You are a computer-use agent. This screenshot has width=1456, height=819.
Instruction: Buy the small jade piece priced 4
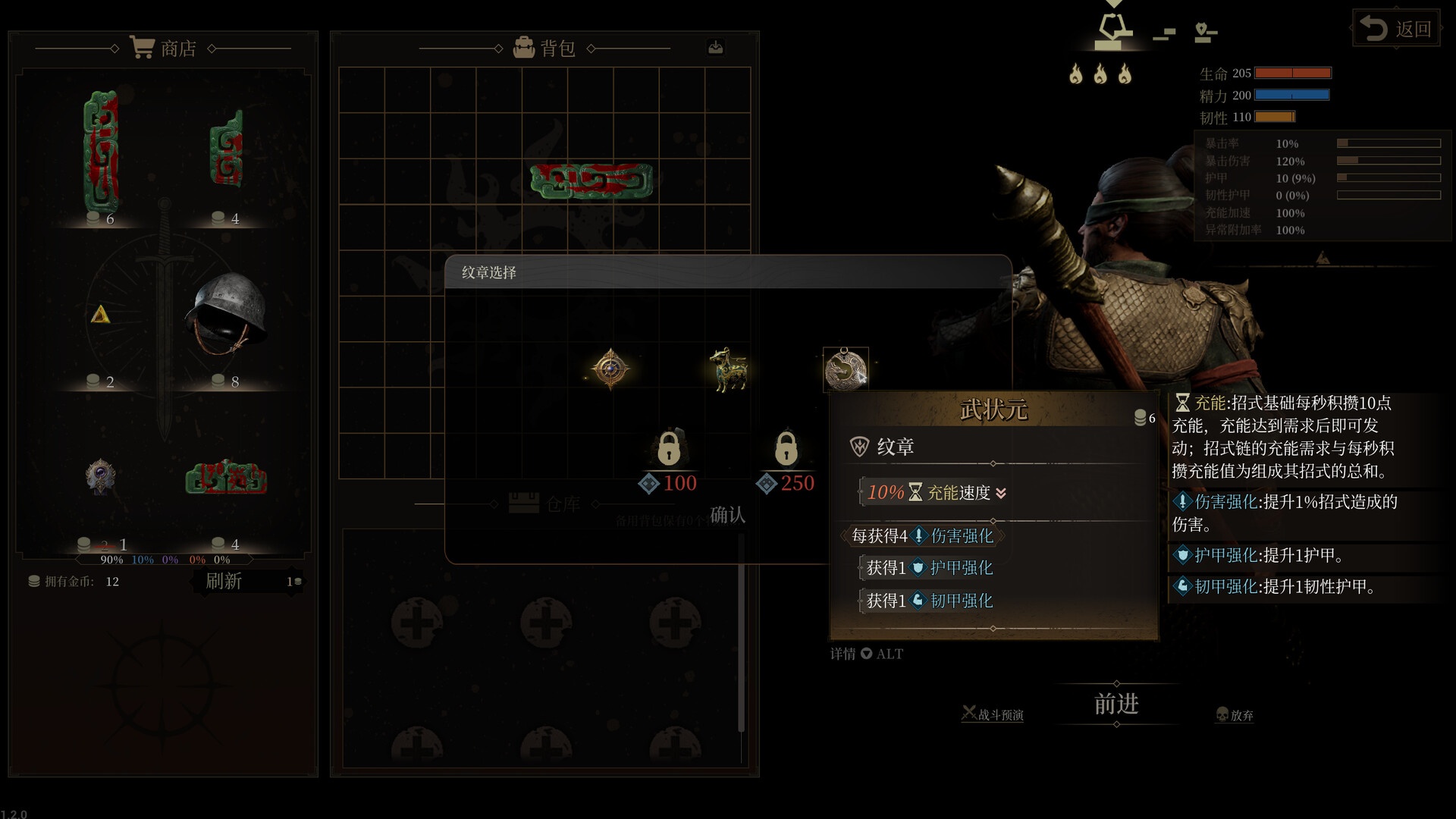coord(226,149)
